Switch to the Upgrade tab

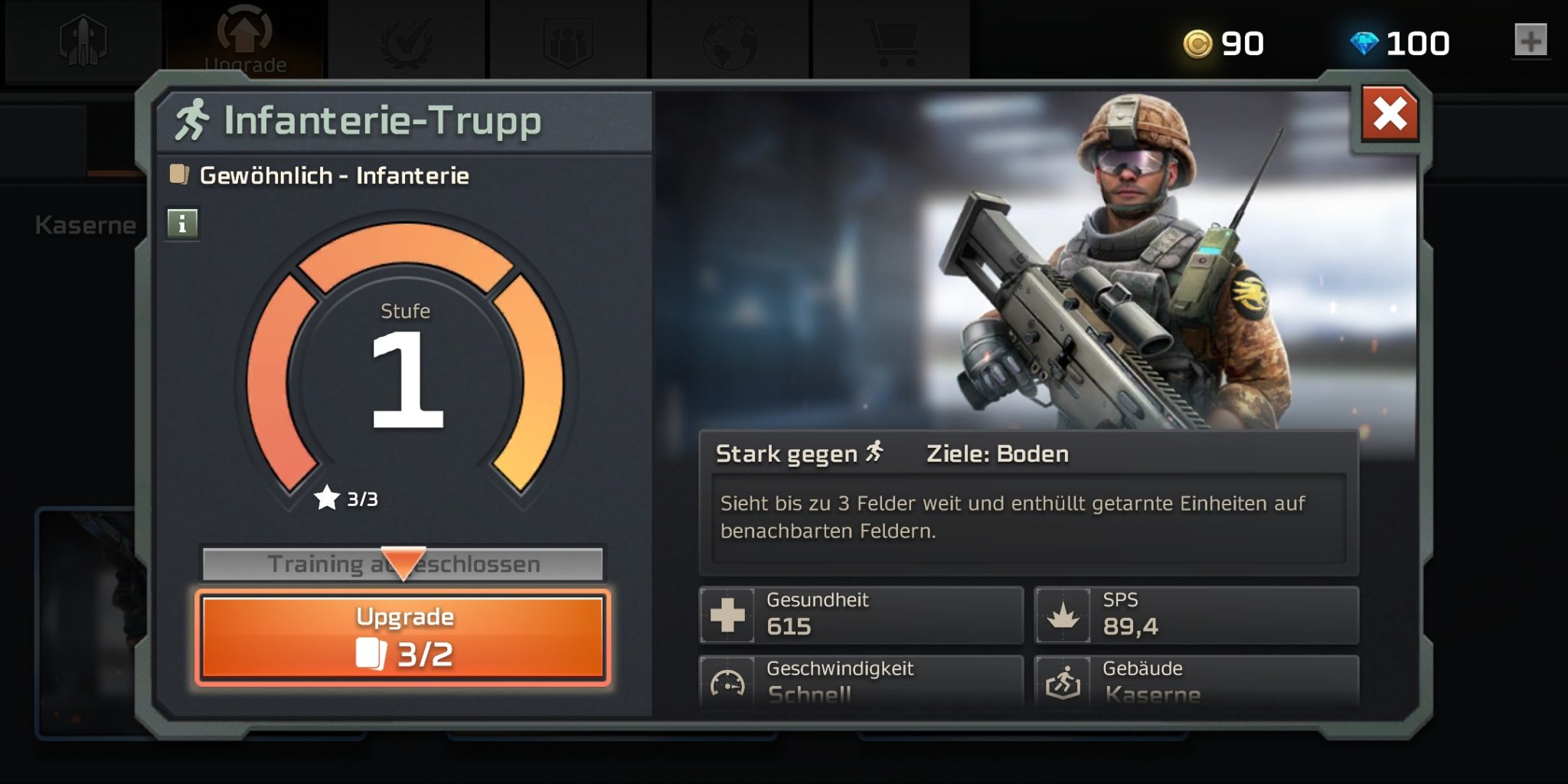(245, 40)
